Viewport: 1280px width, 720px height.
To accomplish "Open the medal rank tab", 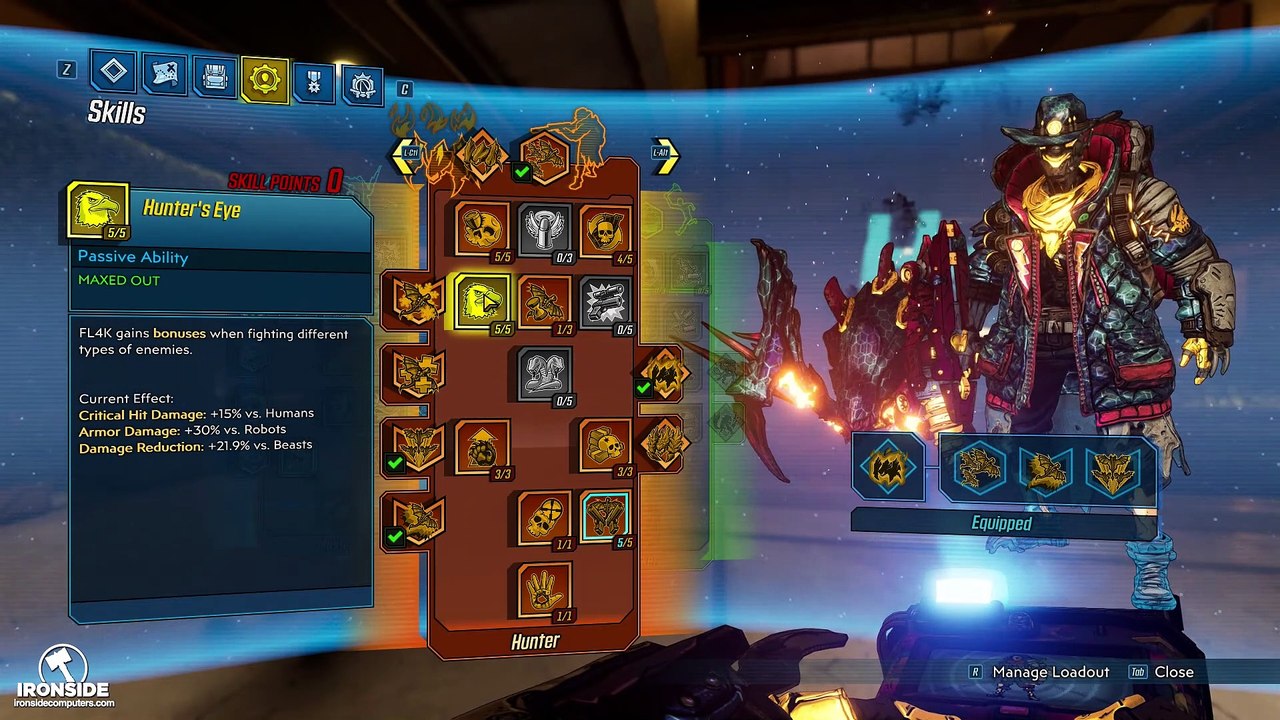I will [314, 83].
